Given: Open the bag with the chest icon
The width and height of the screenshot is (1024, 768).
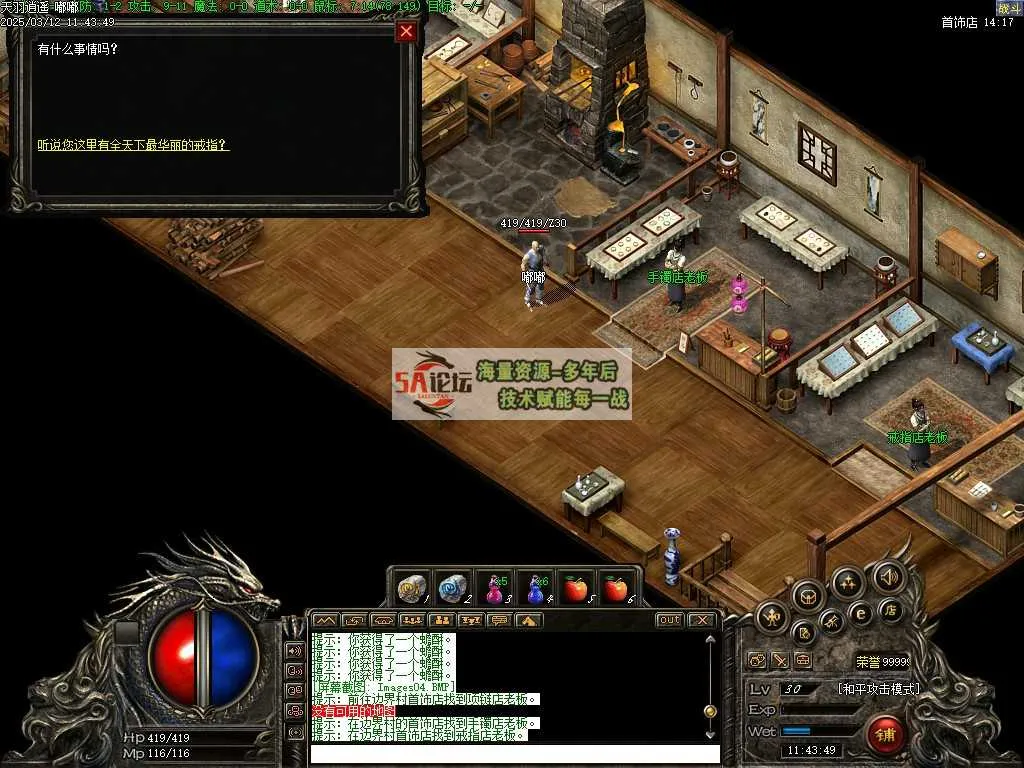Looking at the screenshot, I should (808, 596).
